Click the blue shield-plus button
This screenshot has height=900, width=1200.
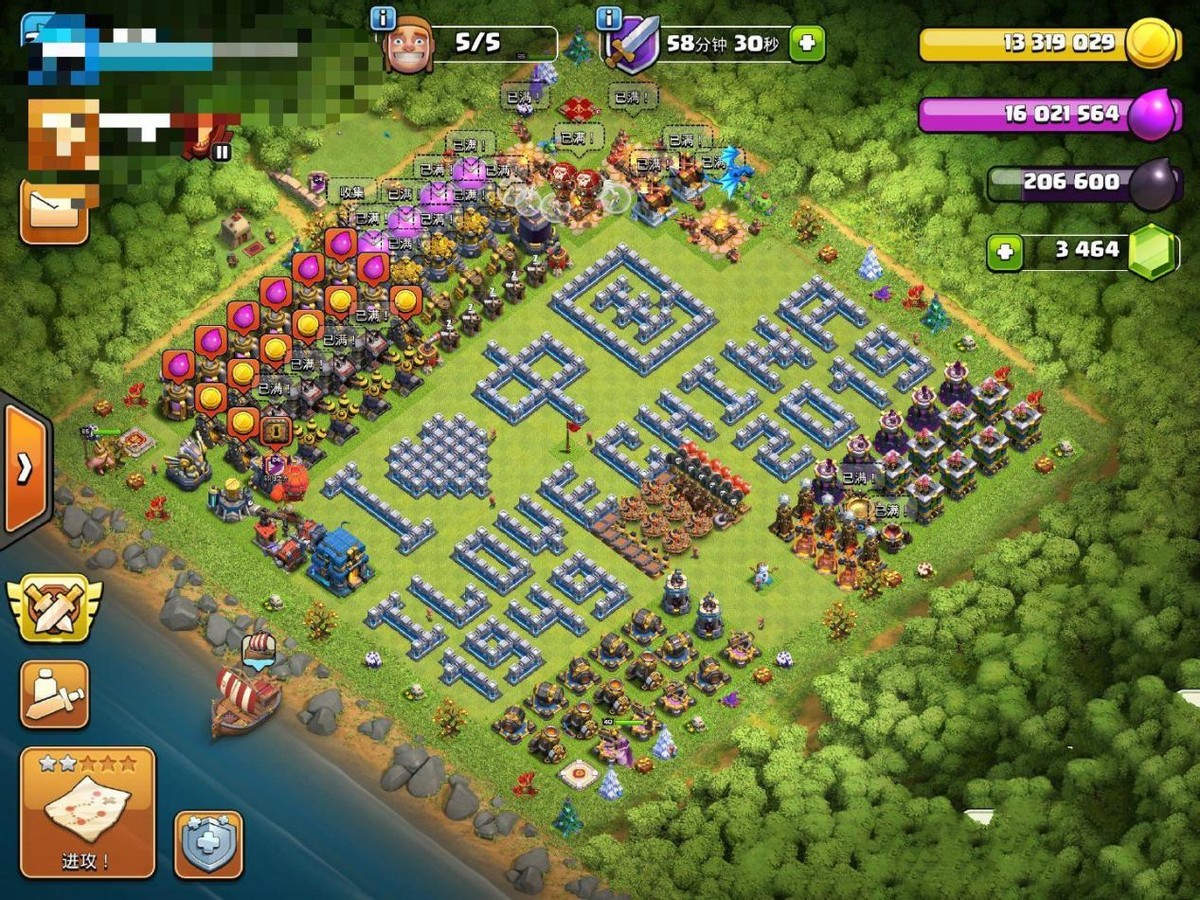click(x=209, y=844)
